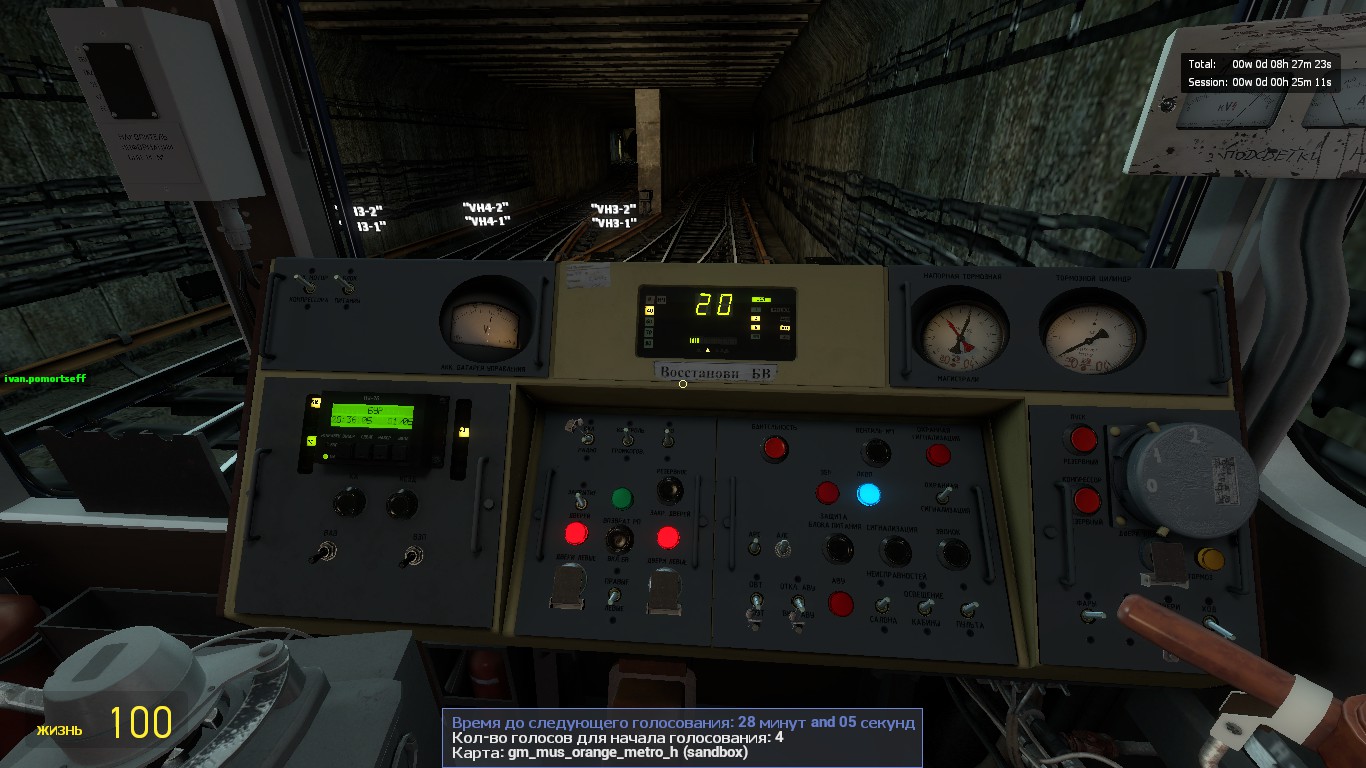Hit the glowing blue button on the console

pyautogui.click(x=868, y=493)
